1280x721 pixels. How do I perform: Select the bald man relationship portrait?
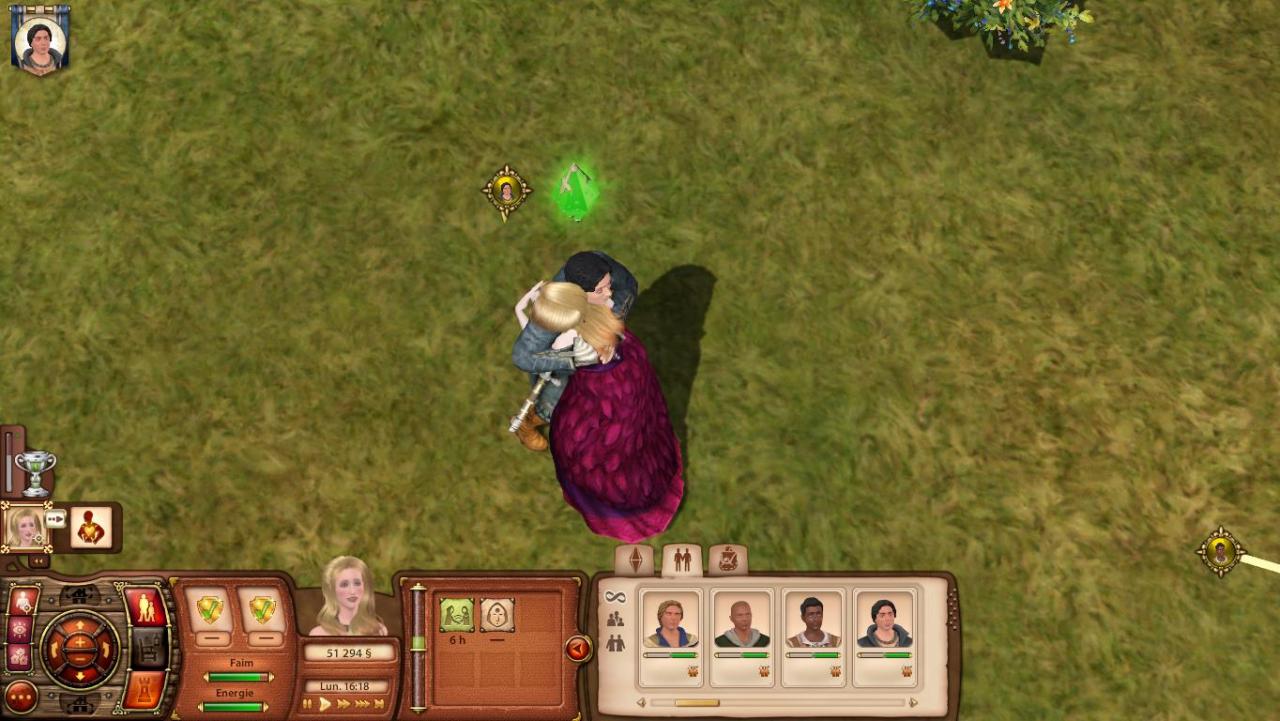tap(742, 624)
